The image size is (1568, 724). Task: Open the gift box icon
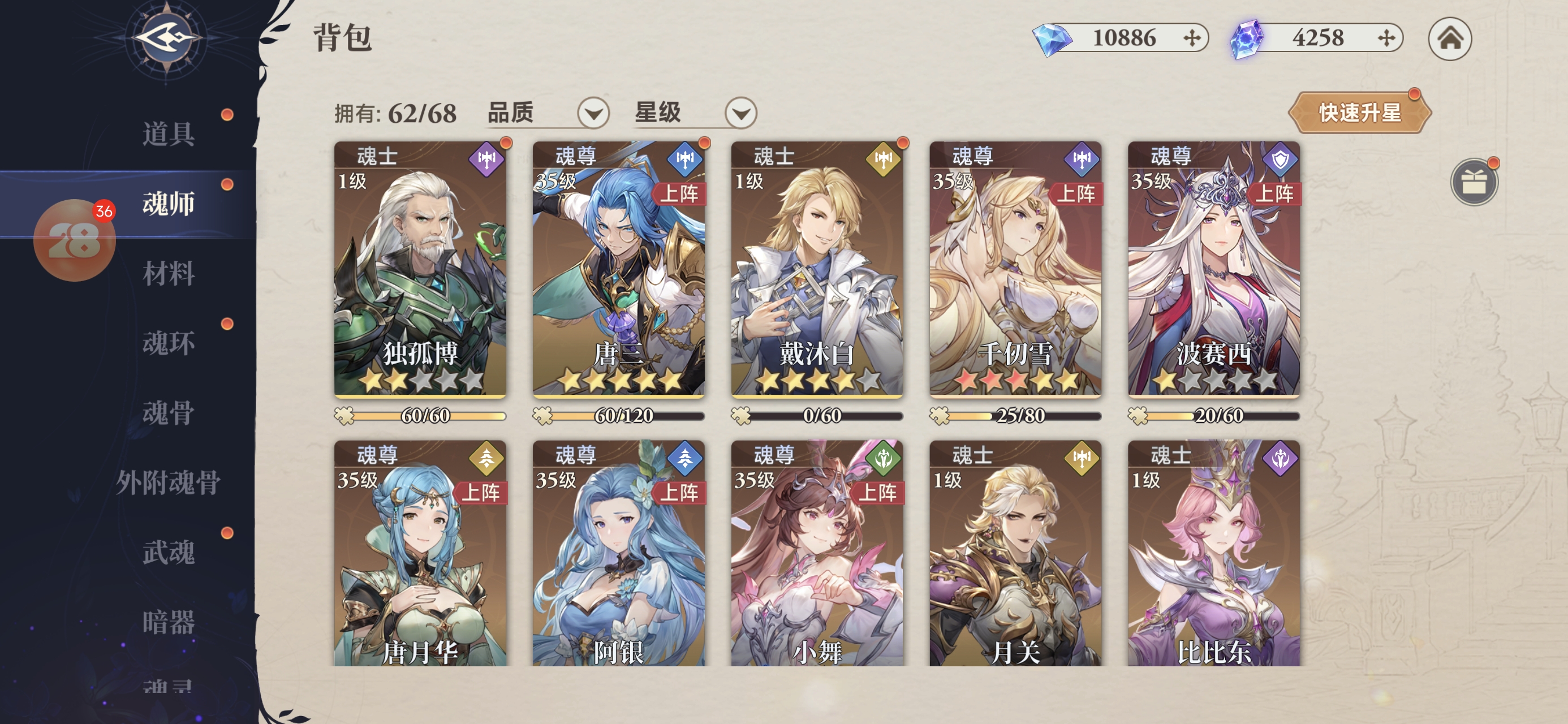coord(1473,182)
